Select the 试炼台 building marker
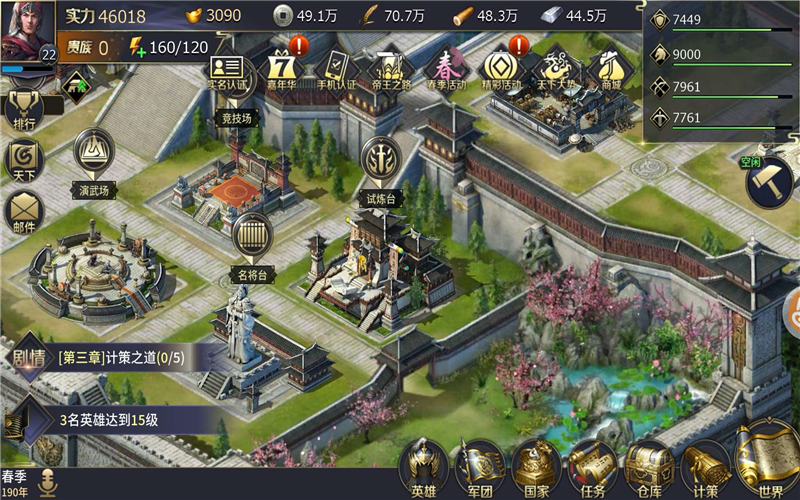The height and width of the screenshot is (500, 800). point(380,160)
